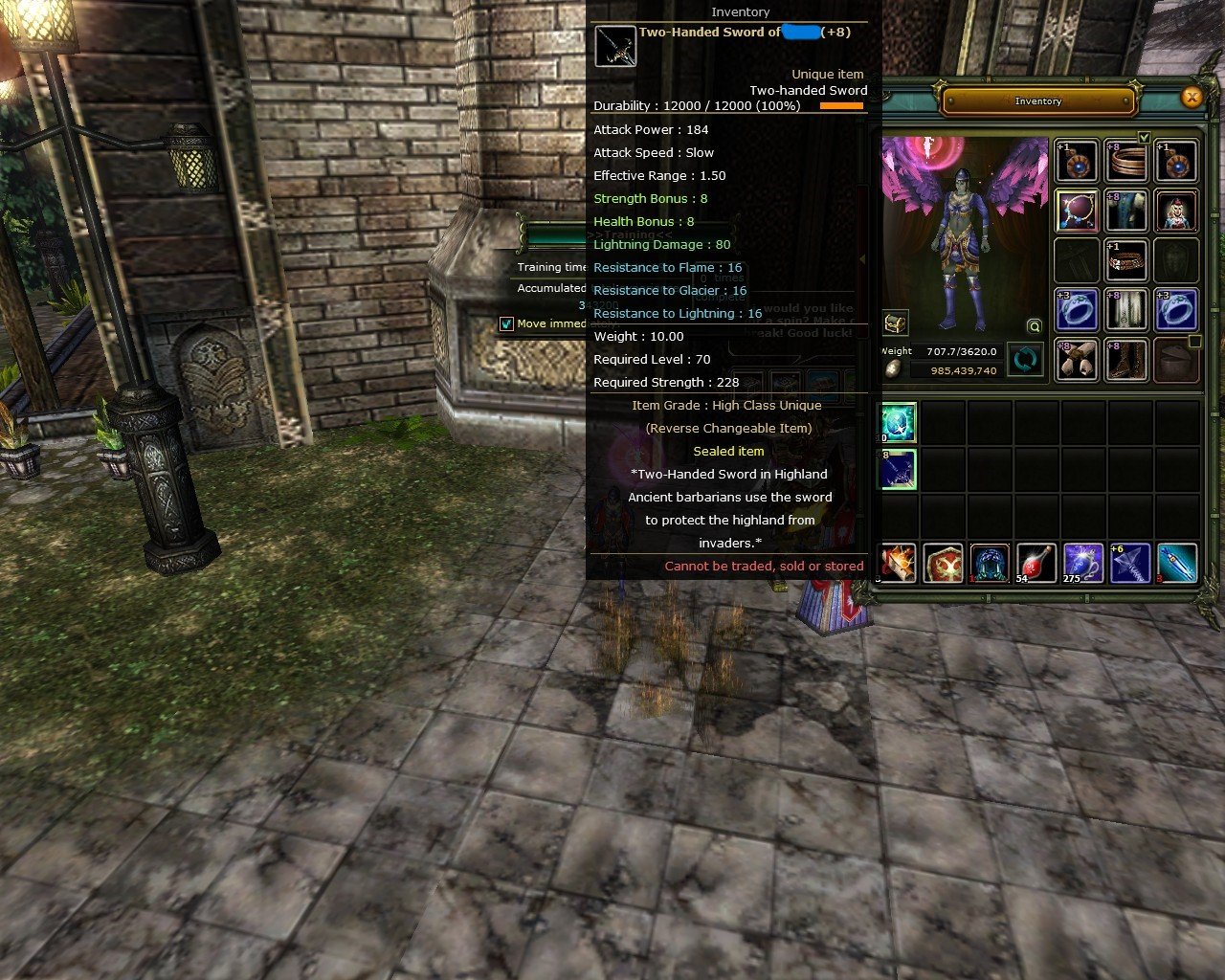The image size is (1225, 980).
Task: Click the Inventory title banner tab
Action: pos(1039,100)
